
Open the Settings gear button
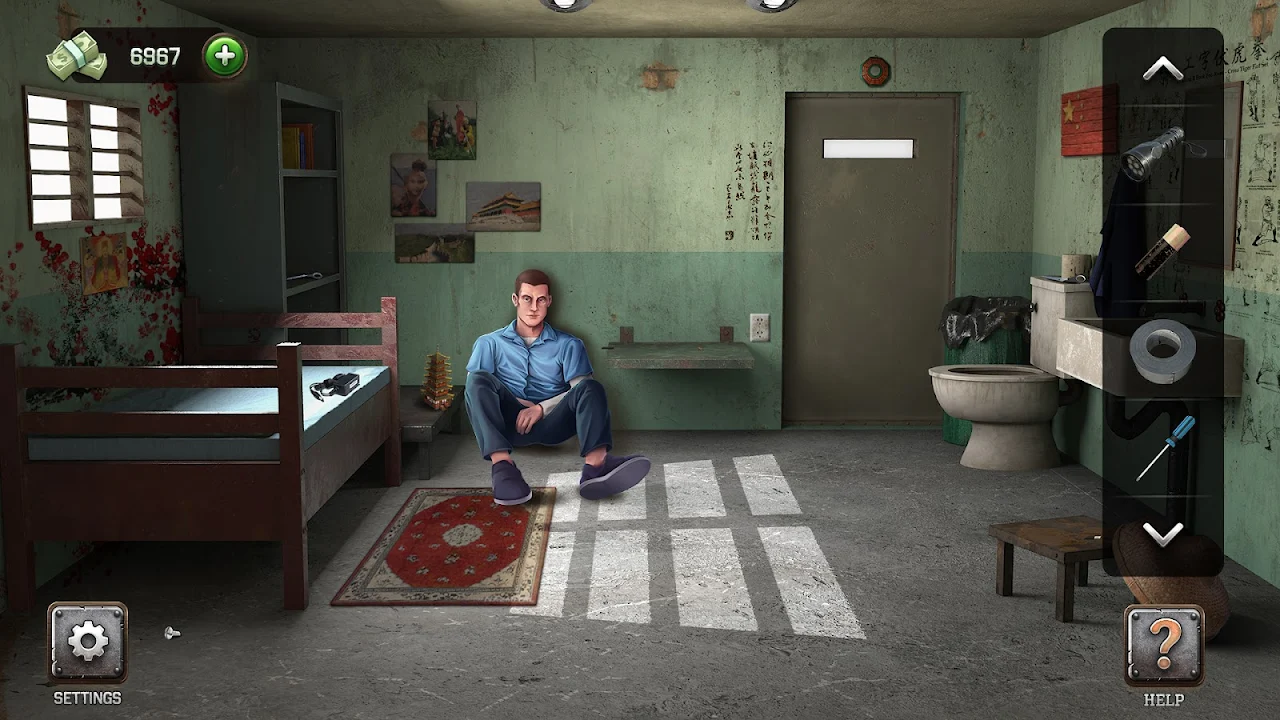(x=88, y=642)
